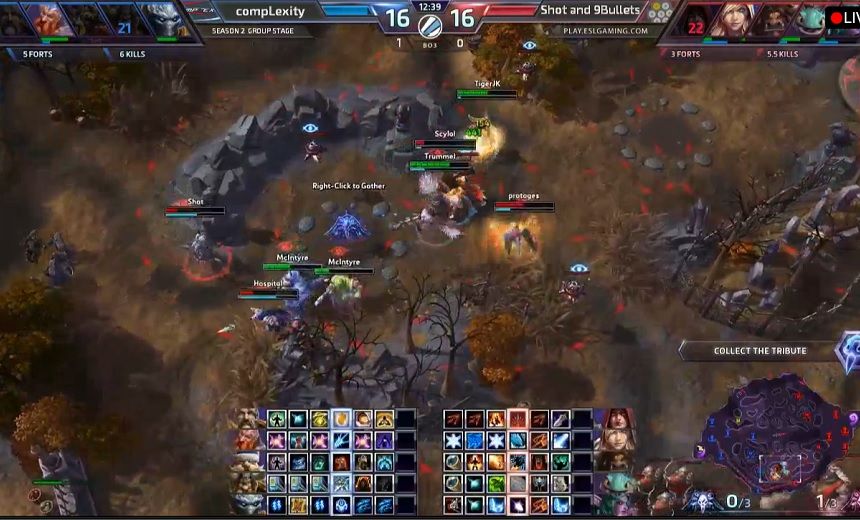Choose Brightwing's portrait in the top team bar
Viewport: 860px width, 520px height.
click(808, 20)
